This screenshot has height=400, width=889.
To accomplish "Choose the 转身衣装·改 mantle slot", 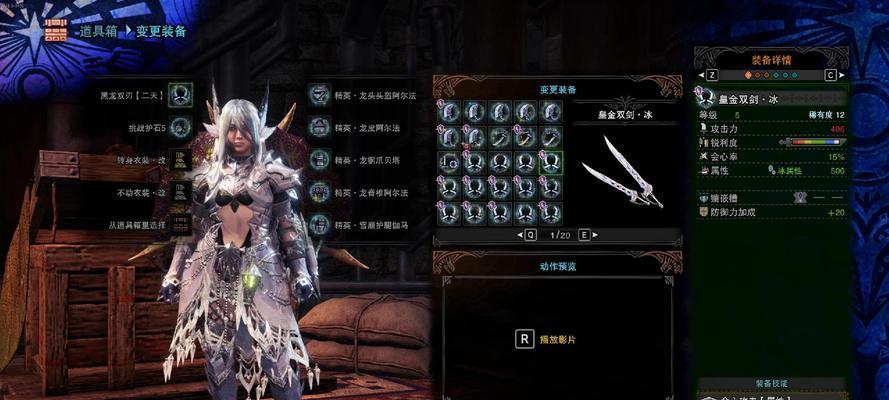I will coord(180,159).
